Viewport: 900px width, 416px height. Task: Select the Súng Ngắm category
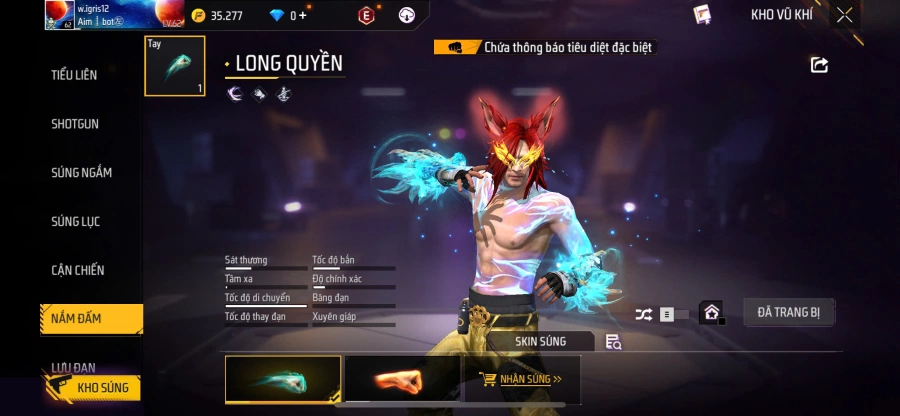[x=81, y=172]
